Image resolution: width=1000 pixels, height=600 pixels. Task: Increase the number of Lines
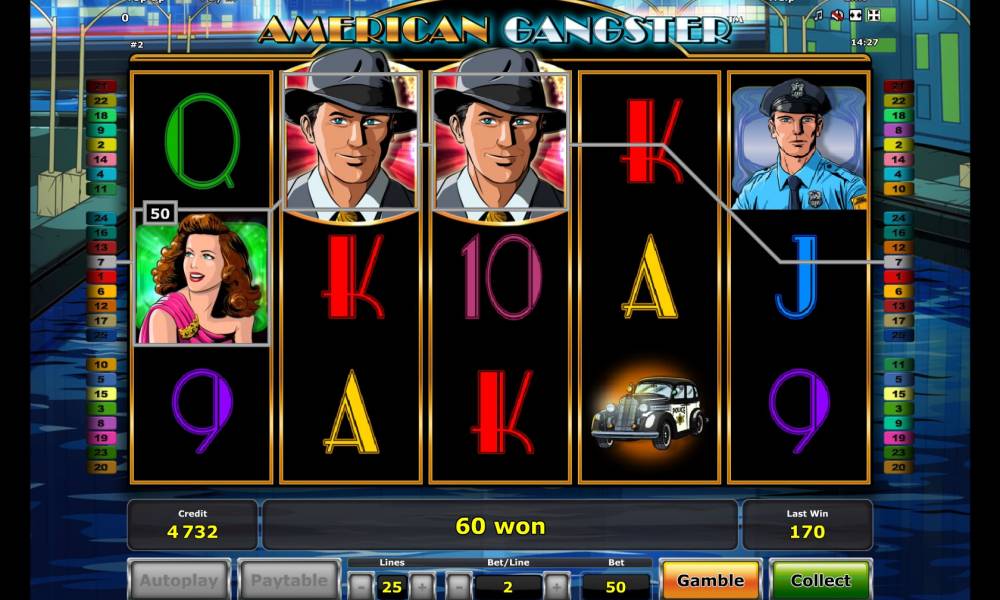pos(423,586)
